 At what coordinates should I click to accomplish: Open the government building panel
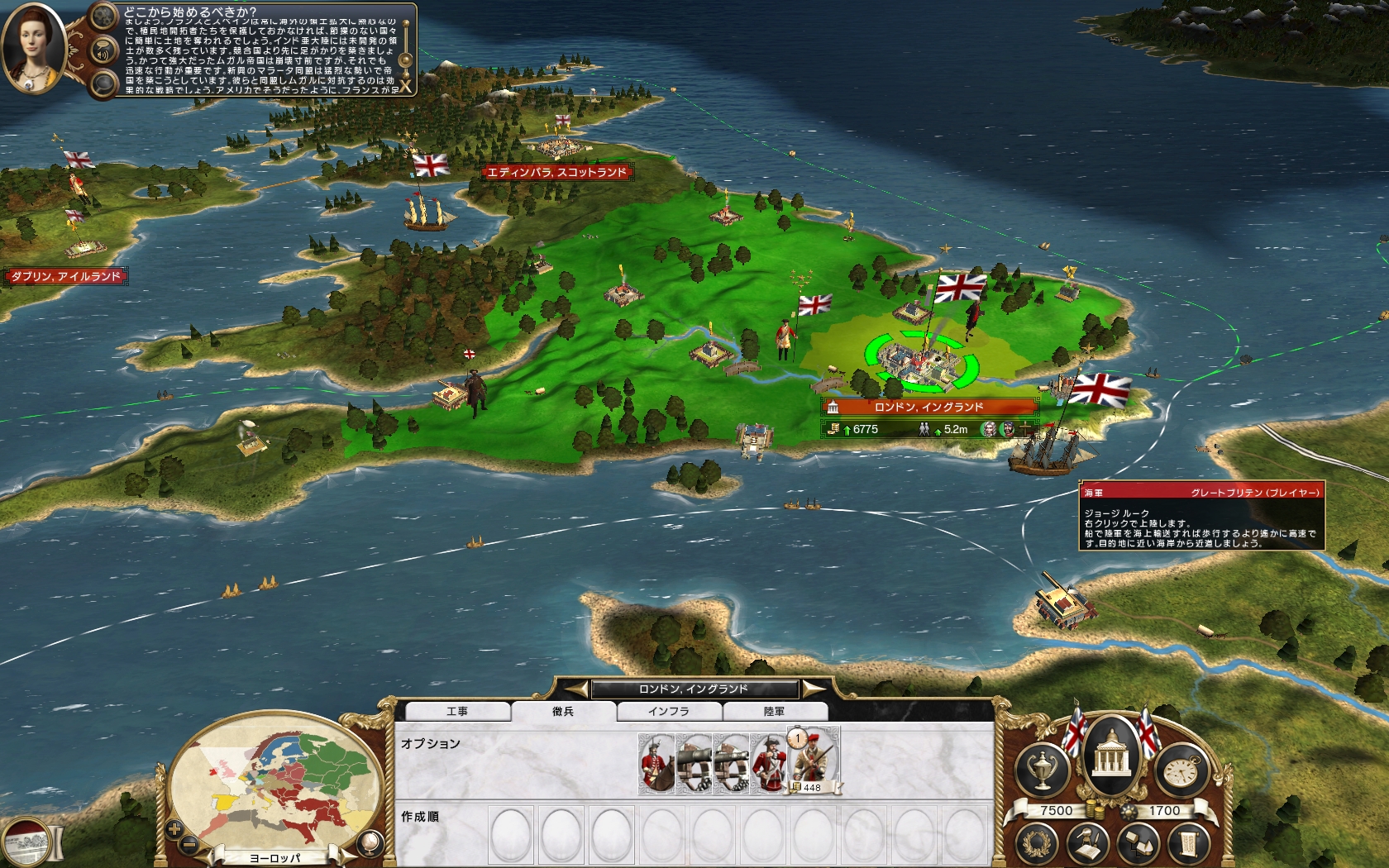(1111, 749)
